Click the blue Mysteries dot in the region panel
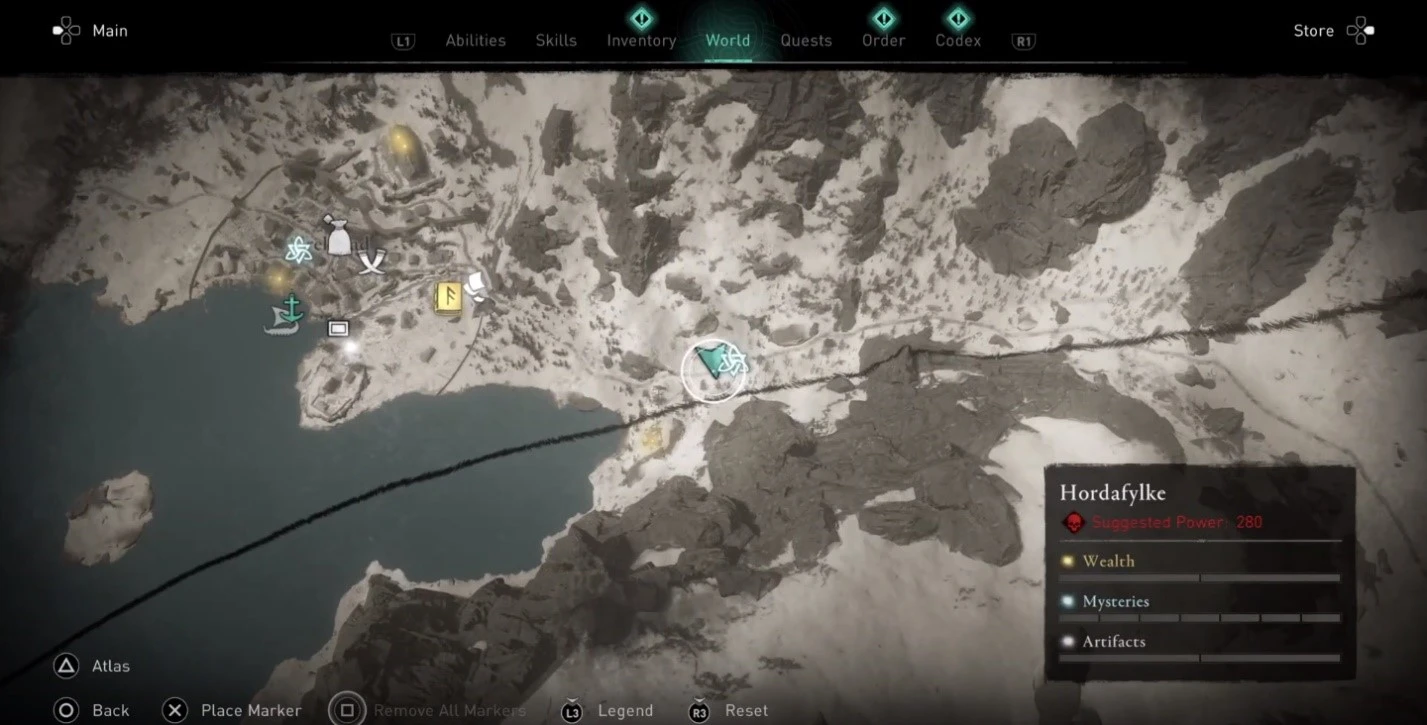The height and width of the screenshot is (725, 1427). tap(1070, 601)
